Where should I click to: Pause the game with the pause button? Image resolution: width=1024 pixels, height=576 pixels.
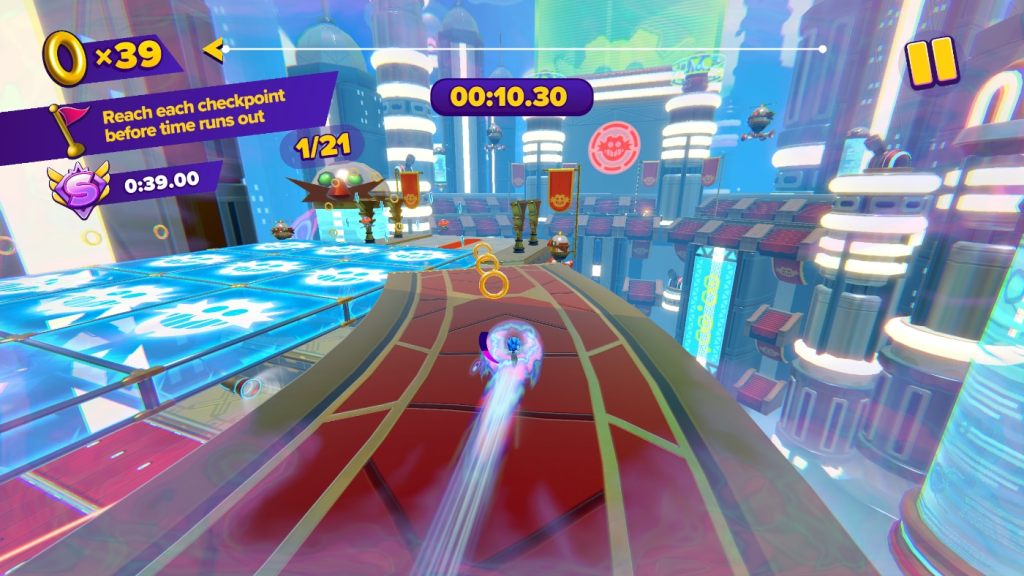pos(932,62)
